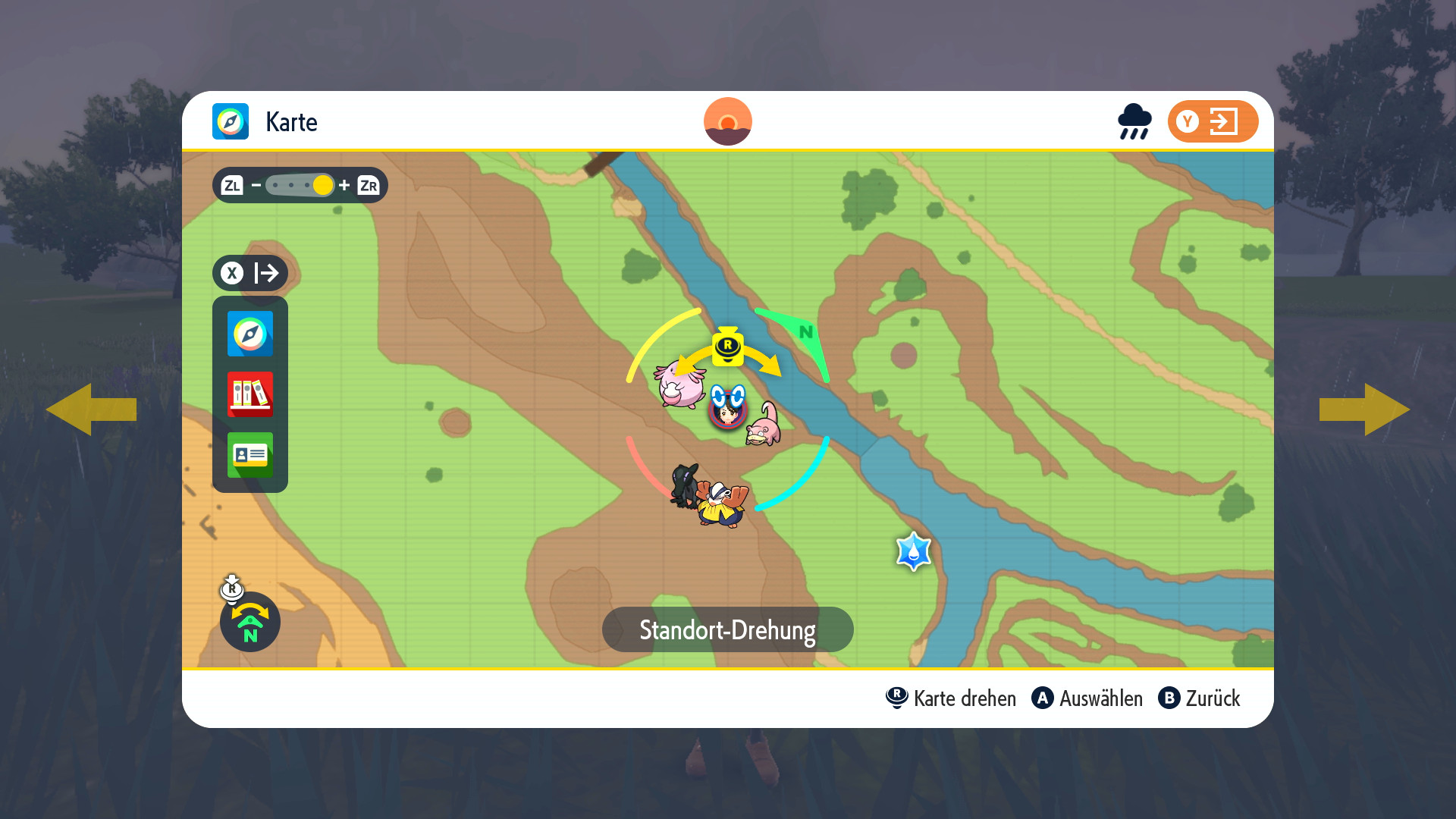
Task: Adjust the map zoom level slider
Action: (x=300, y=185)
